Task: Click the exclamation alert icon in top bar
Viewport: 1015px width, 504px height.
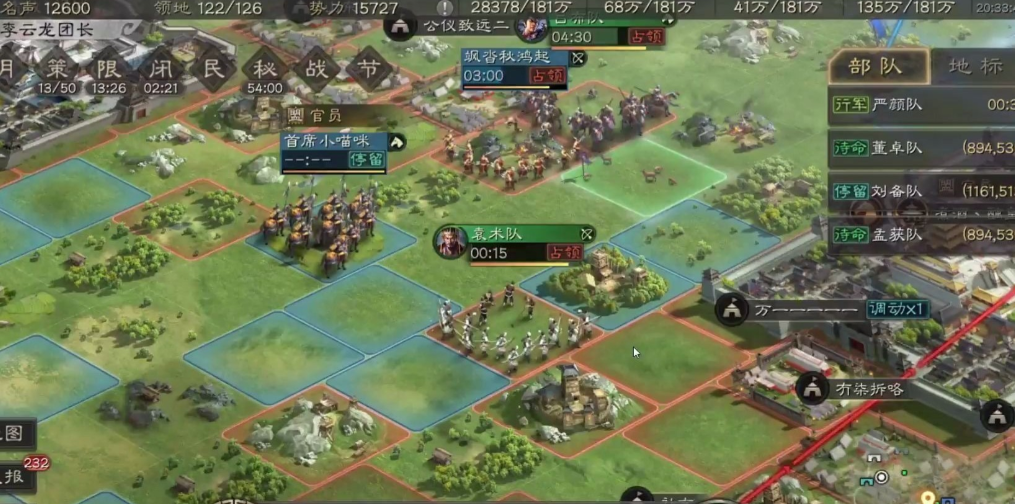Action: tap(445, 8)
